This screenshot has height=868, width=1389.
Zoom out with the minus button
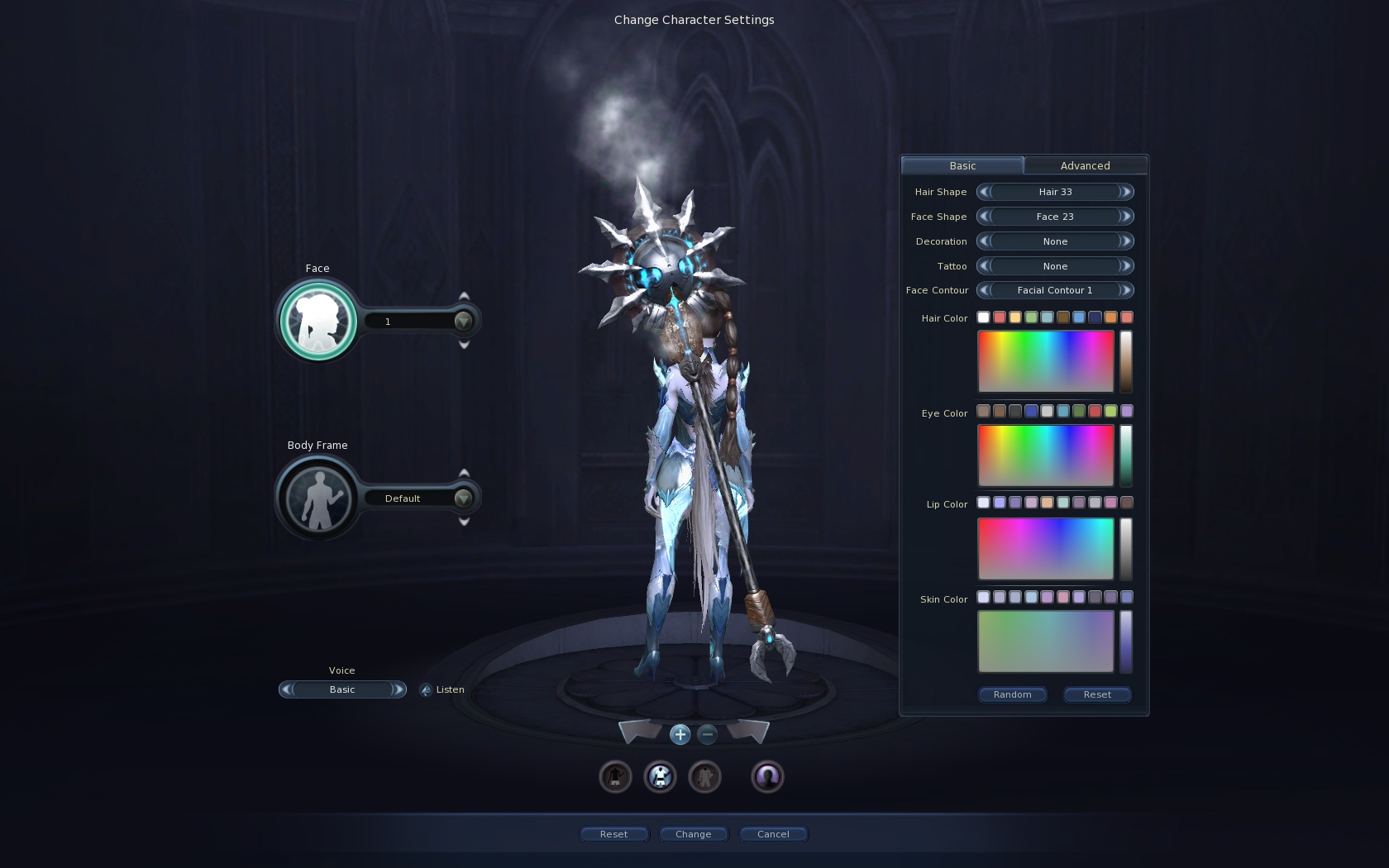tap(707, 734)
